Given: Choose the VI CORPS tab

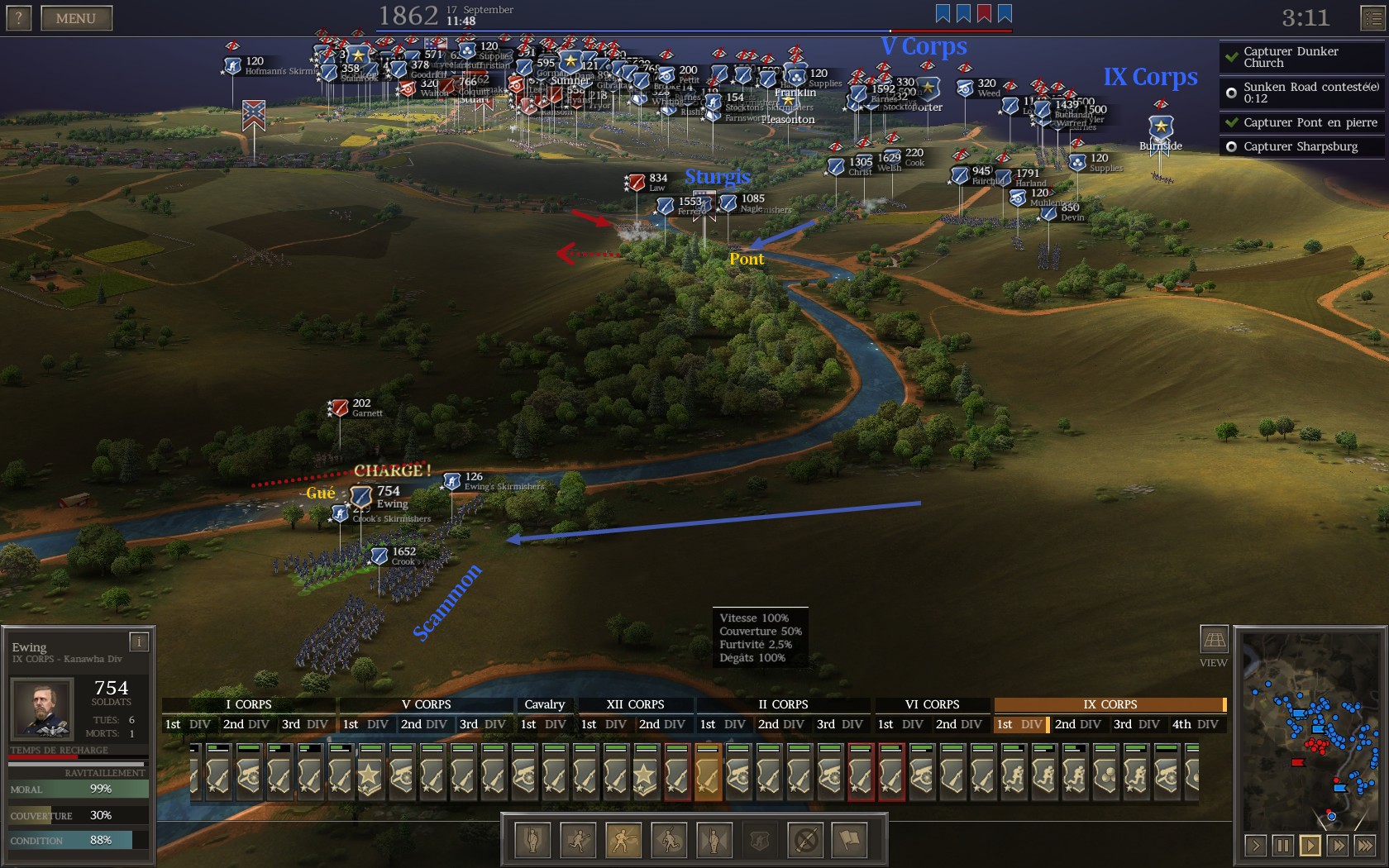Looking at the screenshot, I should pos(932,704).
